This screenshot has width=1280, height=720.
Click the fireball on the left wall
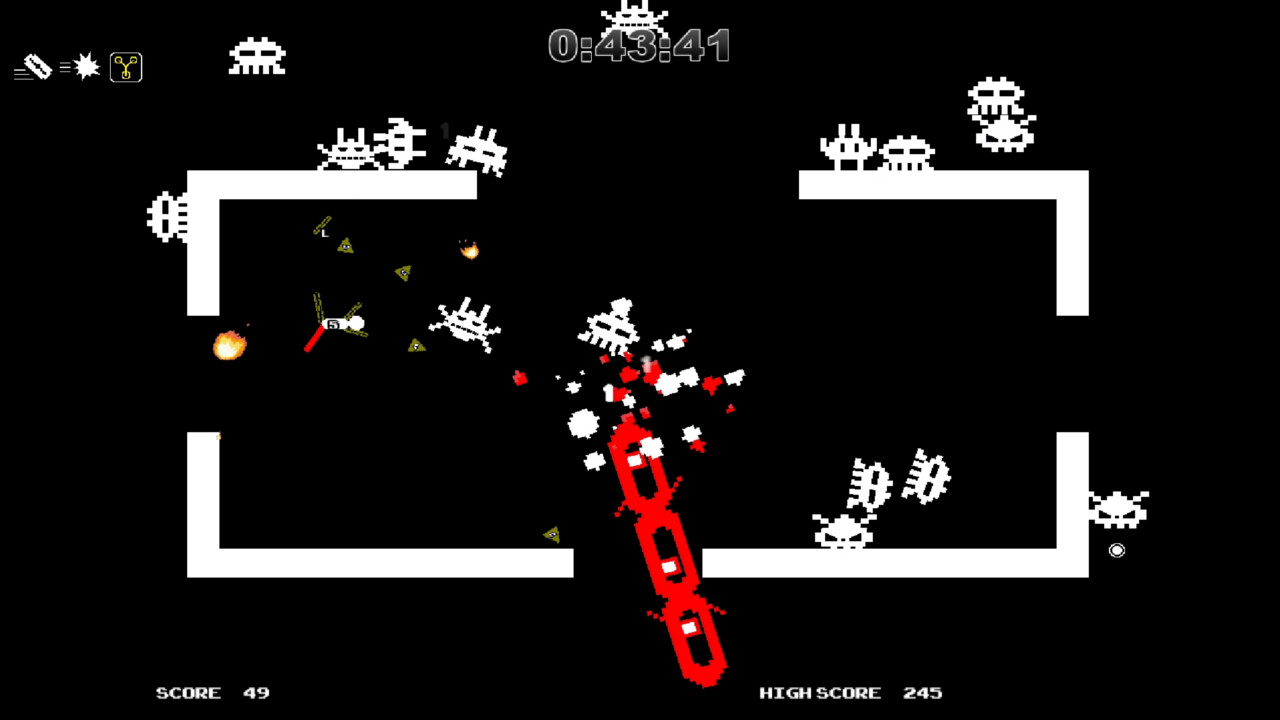(230, 345)
